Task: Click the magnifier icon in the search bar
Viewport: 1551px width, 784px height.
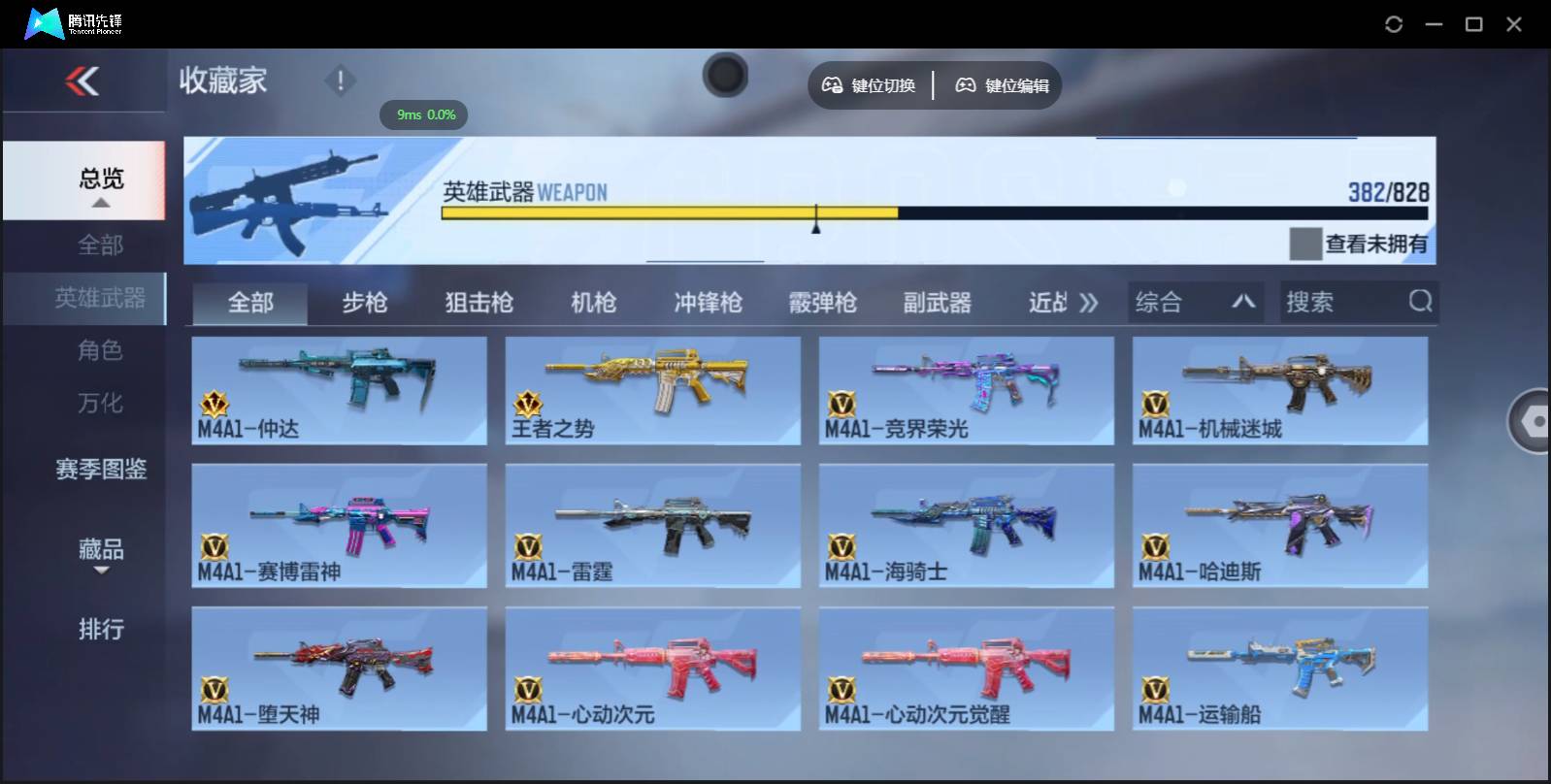Action: tap(1421, 302)
